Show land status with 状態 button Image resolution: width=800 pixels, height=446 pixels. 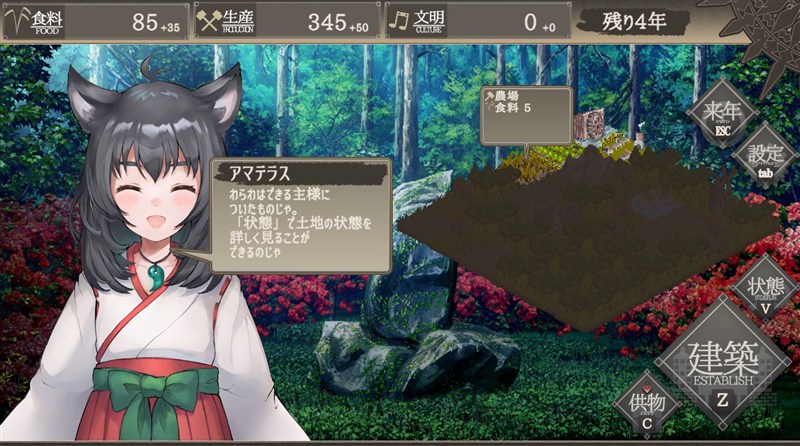coord(765,288)
